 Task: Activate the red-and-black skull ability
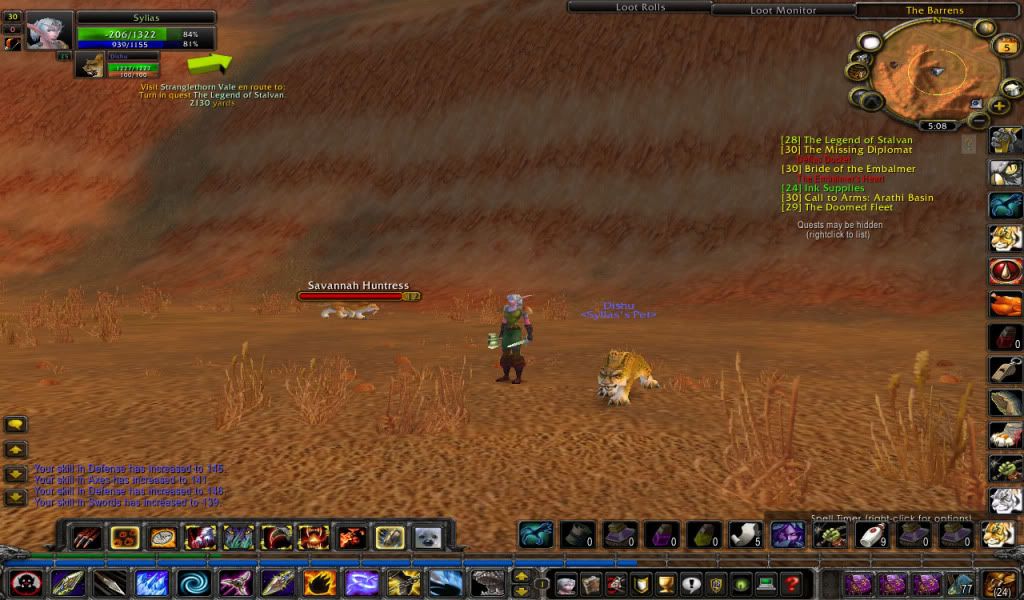point(26,582)
